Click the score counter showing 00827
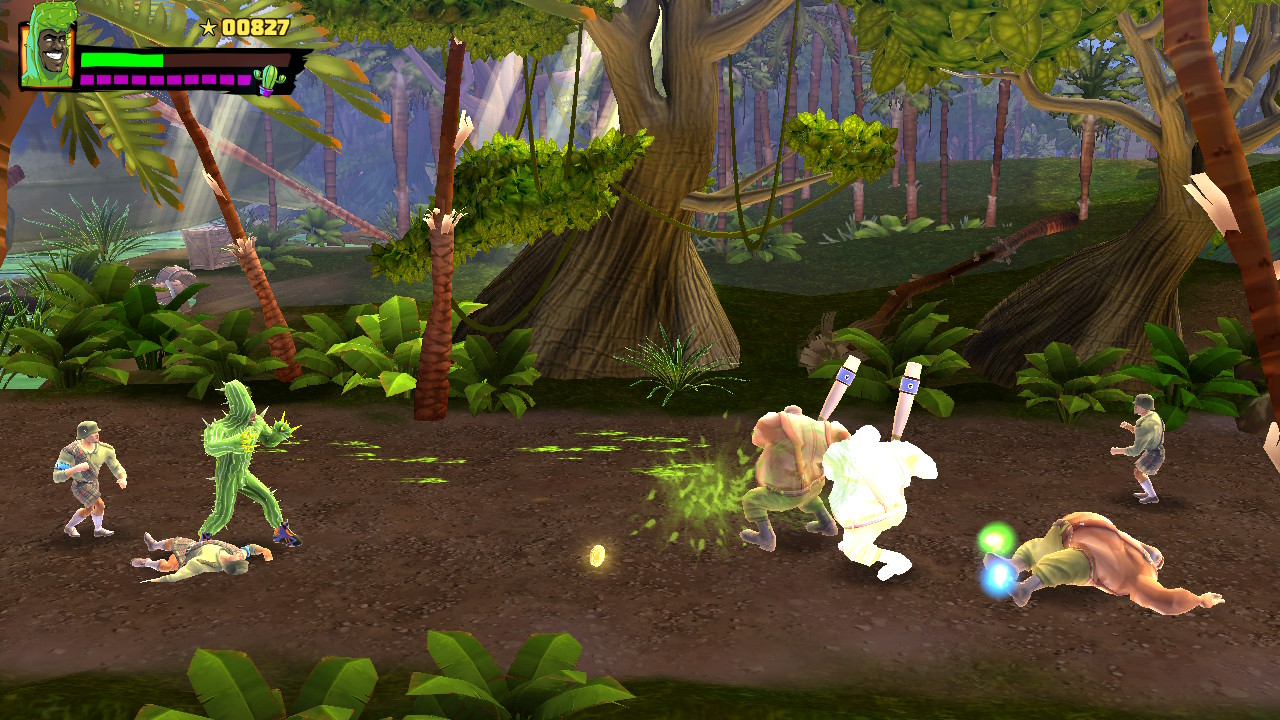The width and height of the screenshot is (1280, 720). pos(256,27)
